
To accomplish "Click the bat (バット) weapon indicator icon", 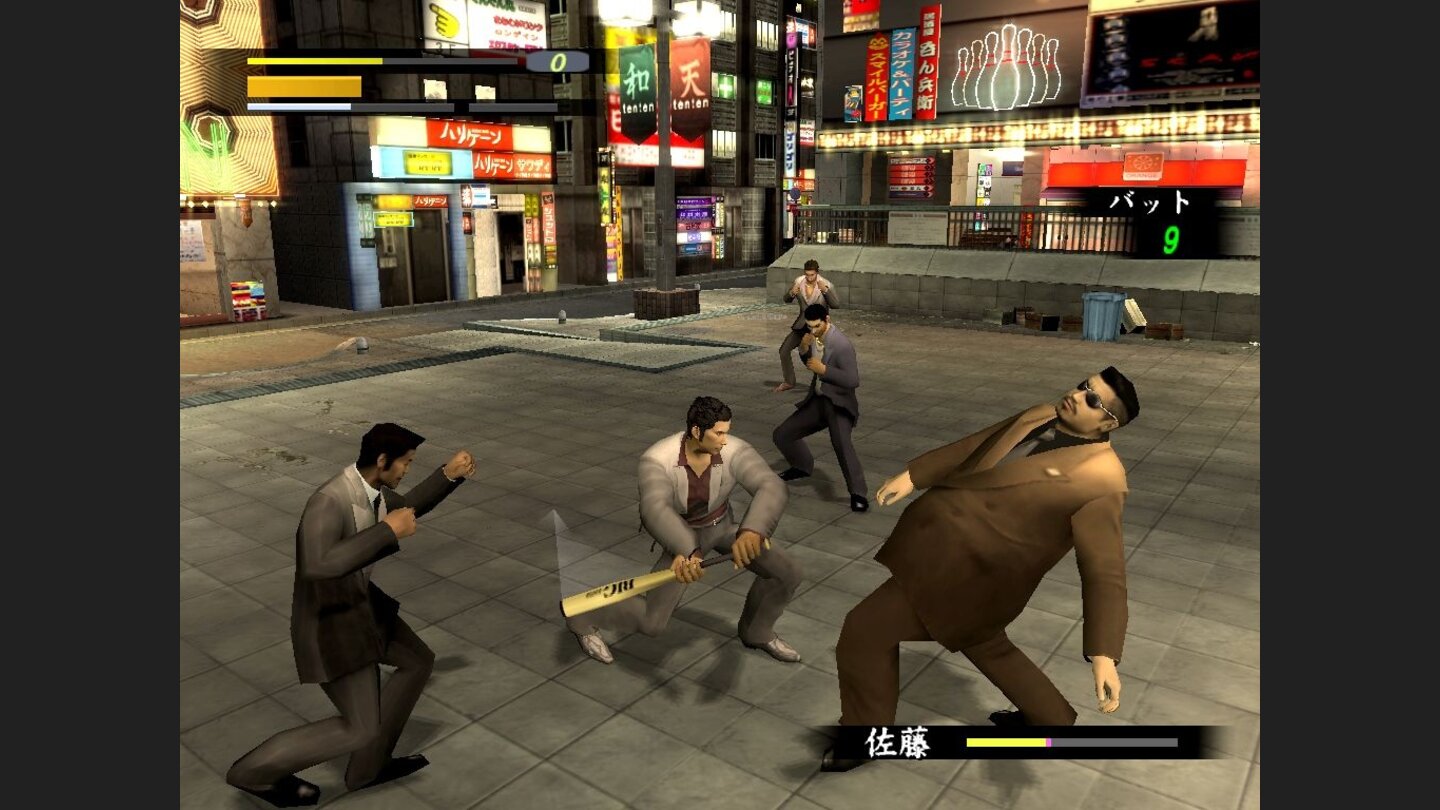I will coord(1150,200).
